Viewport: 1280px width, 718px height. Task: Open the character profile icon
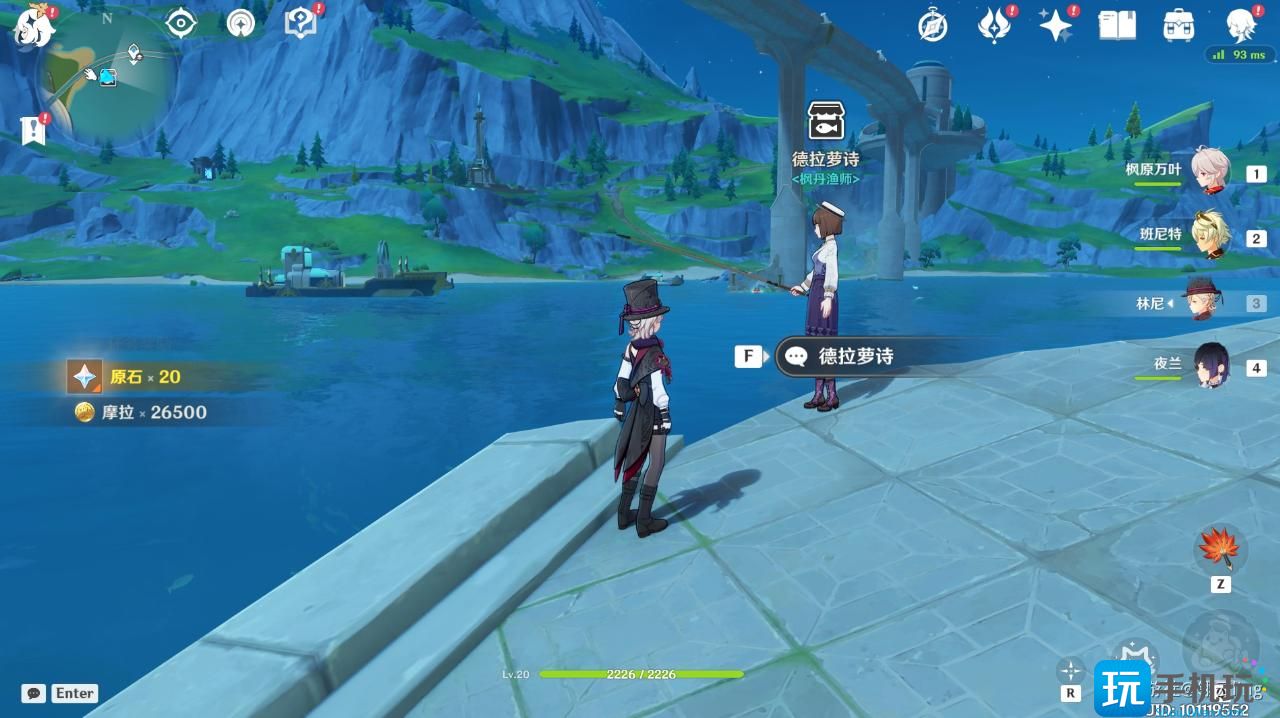point(1241,26)
